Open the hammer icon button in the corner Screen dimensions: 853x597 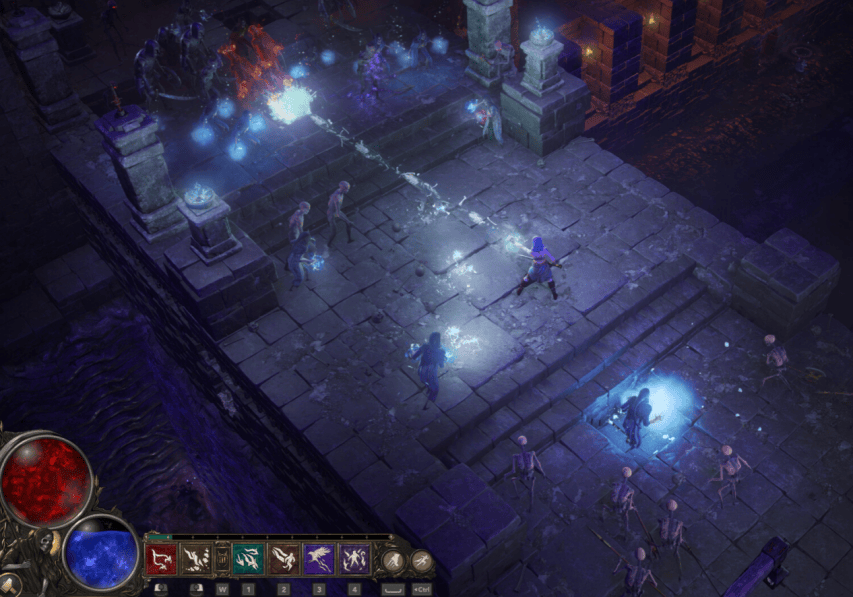point(10,584)
